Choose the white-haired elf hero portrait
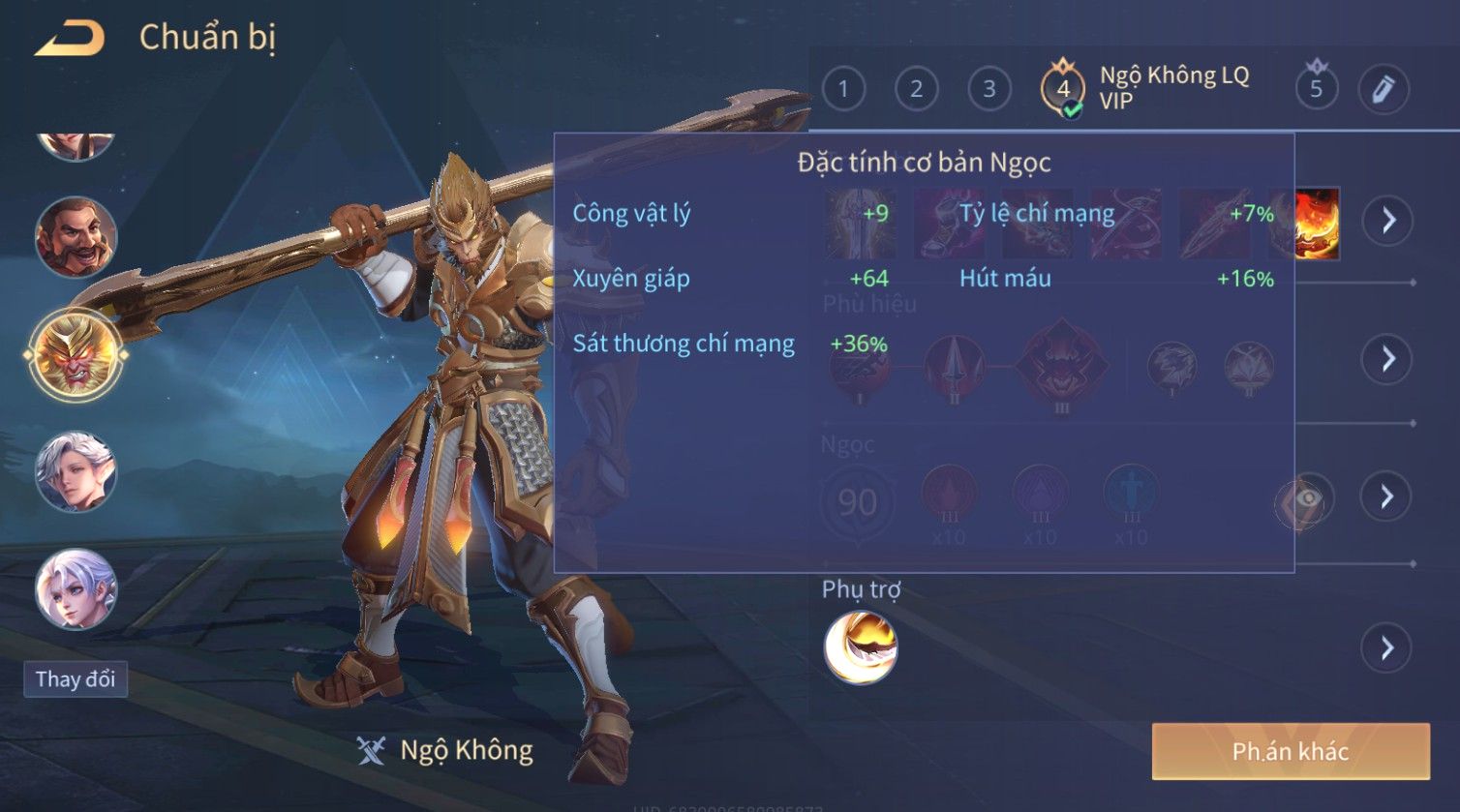This screenshot has width=1460, height=812. coord(76,471)
